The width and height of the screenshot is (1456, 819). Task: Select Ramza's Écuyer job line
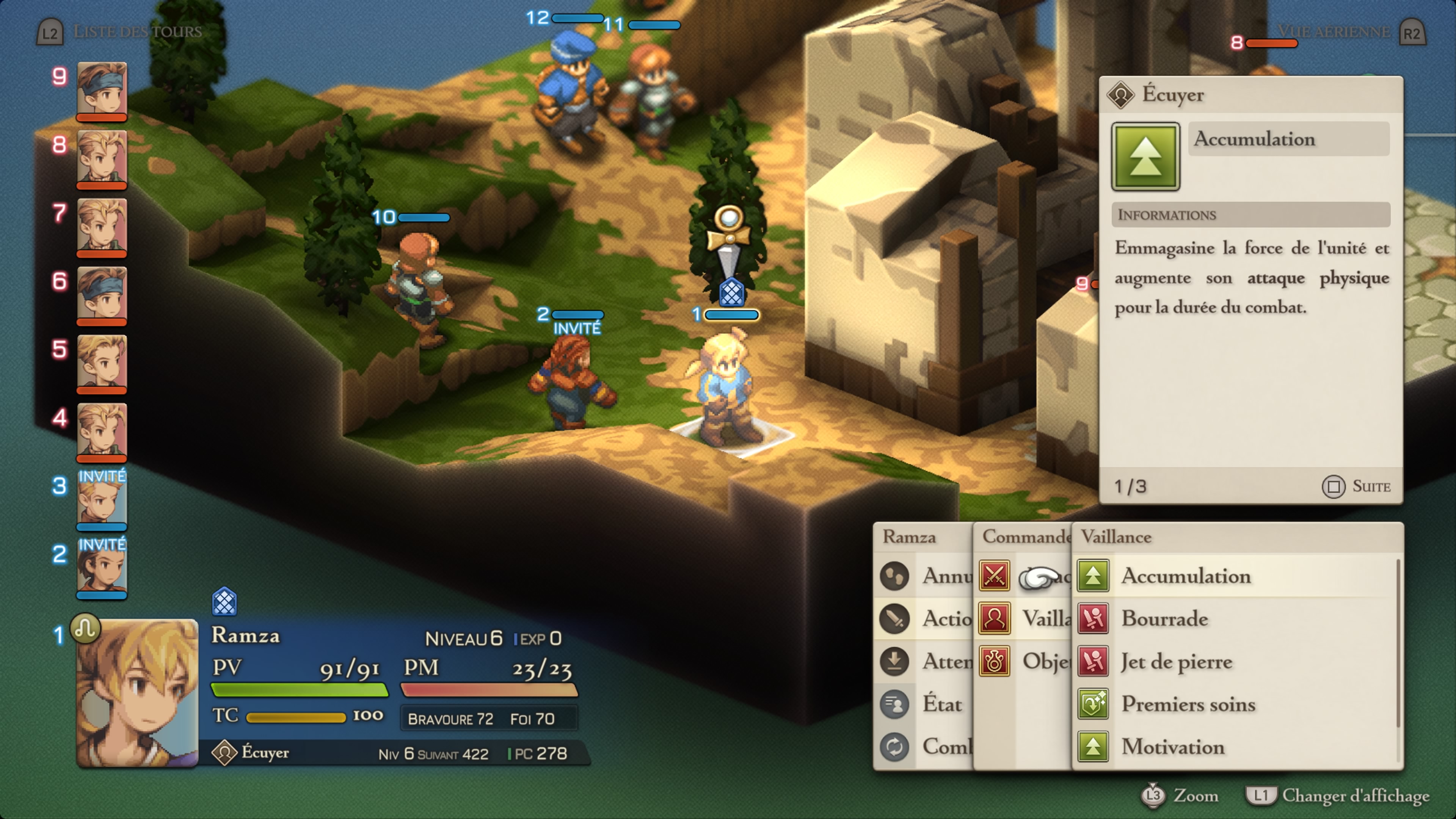(265, 753)
